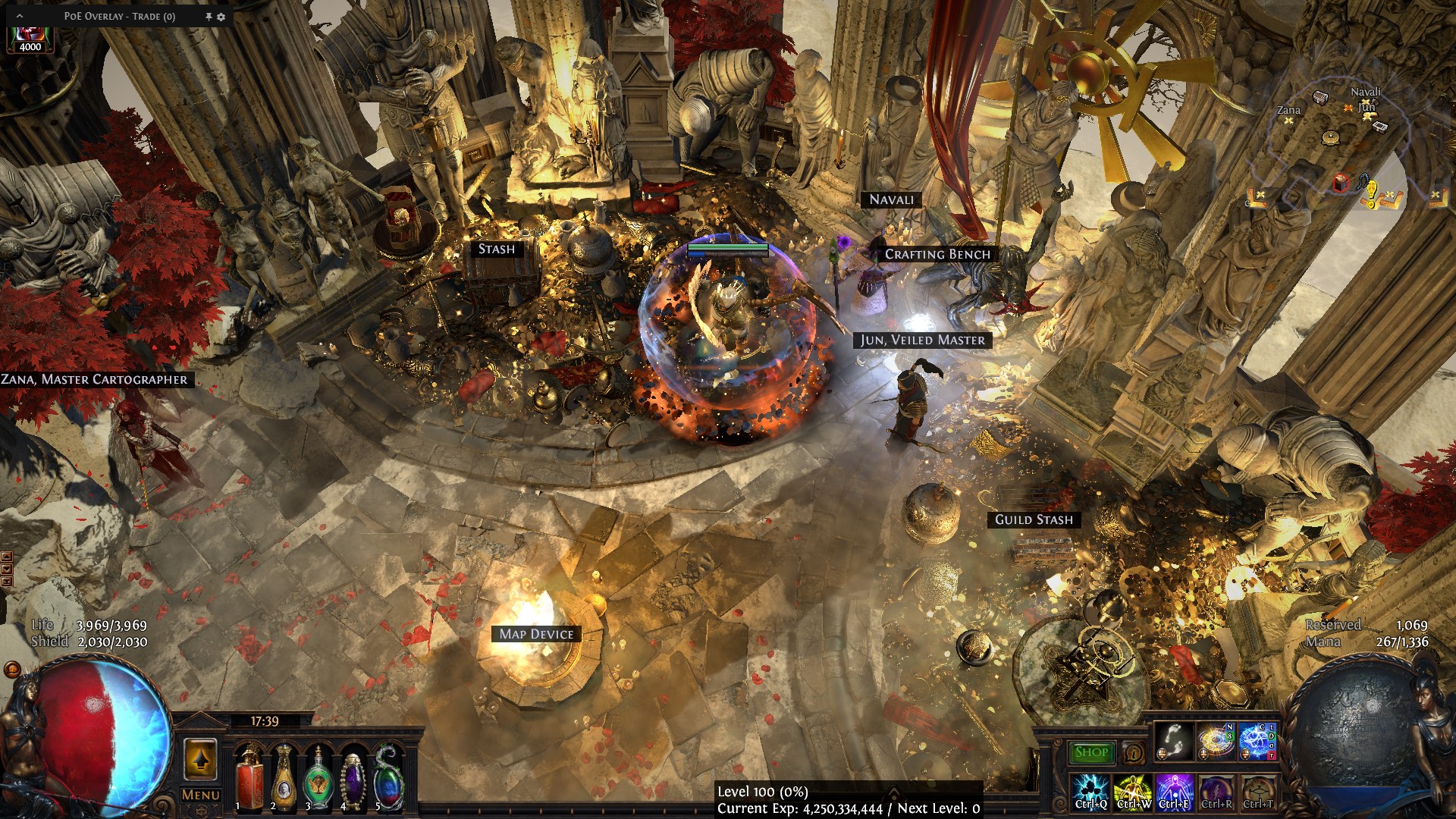Select the blue lightning orb skill slot

(x=1258, y=742)
